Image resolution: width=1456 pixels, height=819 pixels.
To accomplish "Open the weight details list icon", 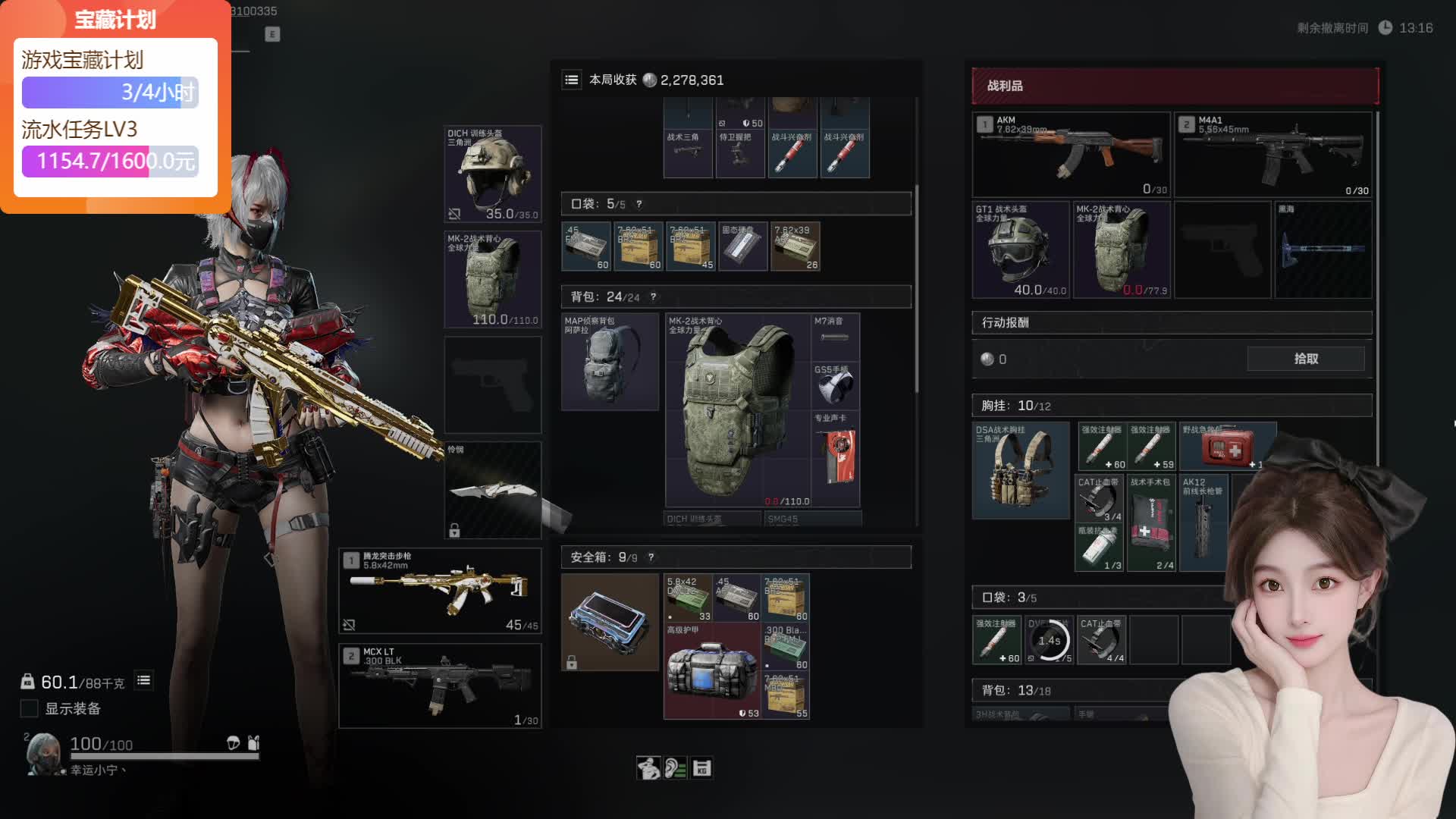I will click(143, 681).
